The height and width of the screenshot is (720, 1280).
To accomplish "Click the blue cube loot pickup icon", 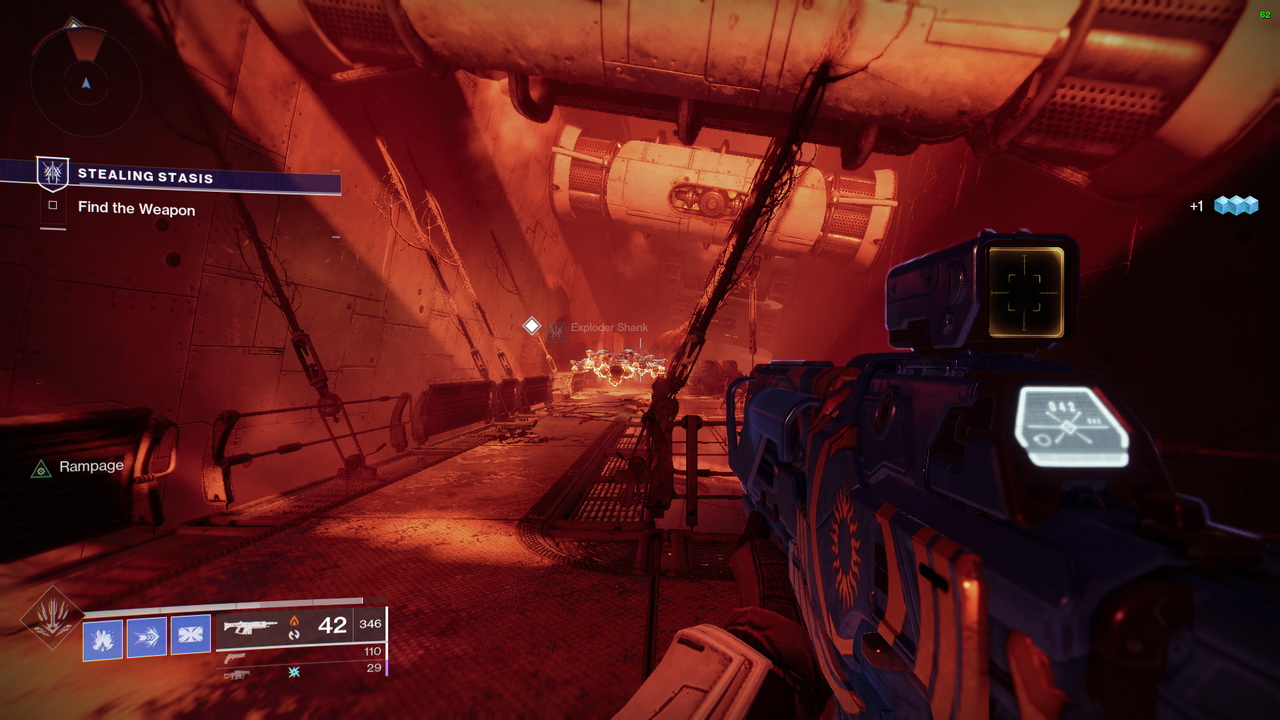I will pyautogui.click(x=1235, y=205).
